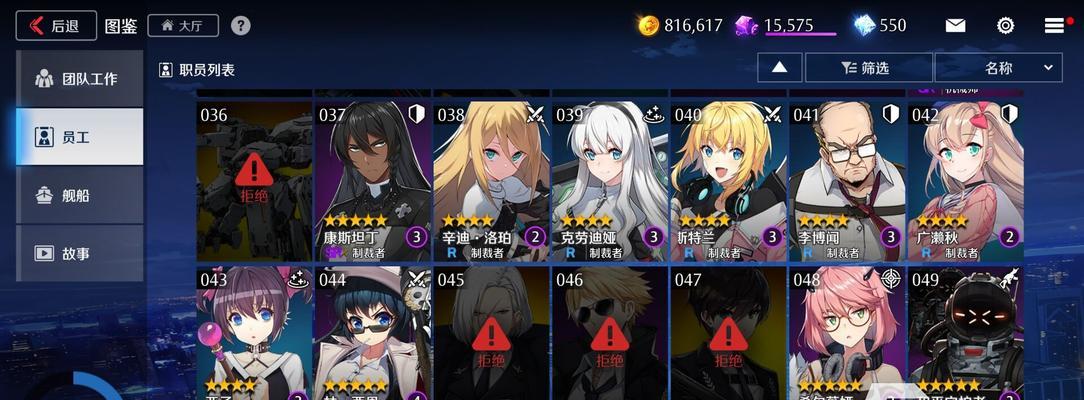The image size is (1084, 400).
Task: Select employee card 辛迪·洛珀
Action: coord(490,180)
